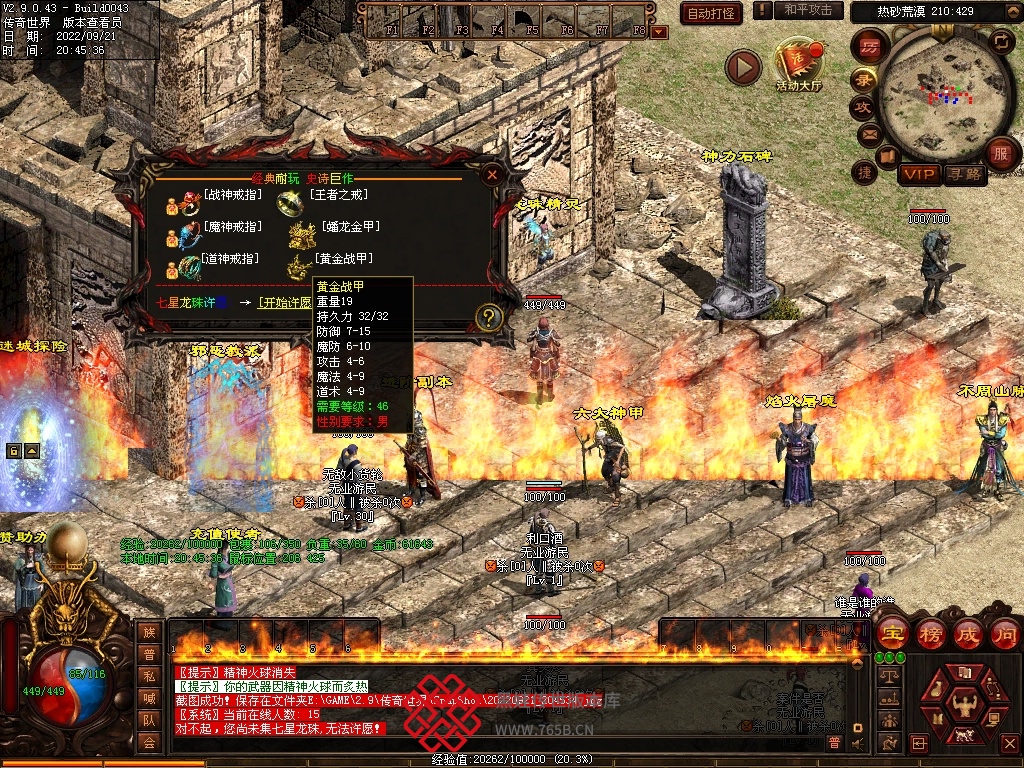Screen dimensions: 1024x768
Task: Open the mail envelope icon
Action: click(867, 133)
